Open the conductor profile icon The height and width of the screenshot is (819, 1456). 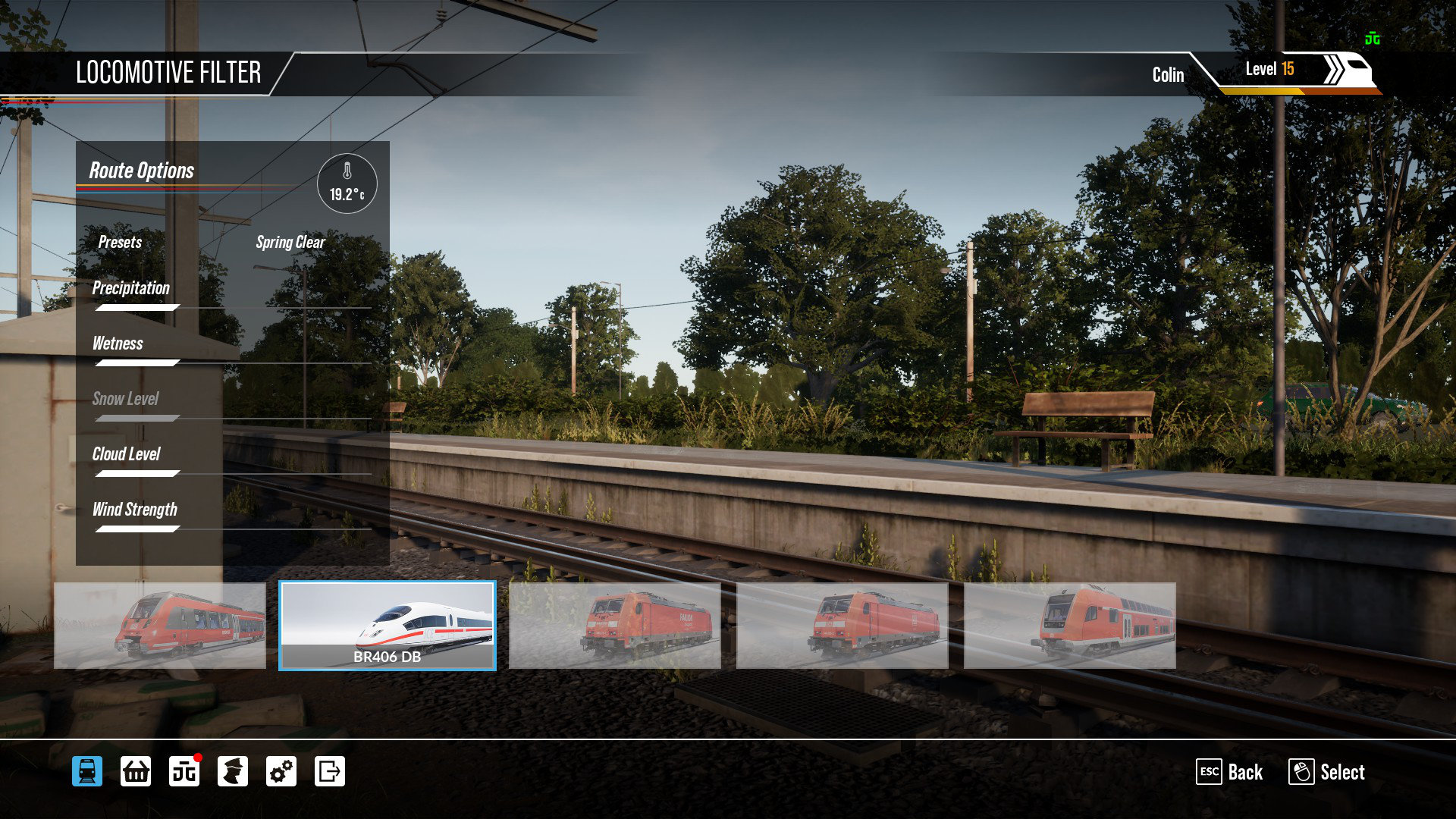[233, 772]
